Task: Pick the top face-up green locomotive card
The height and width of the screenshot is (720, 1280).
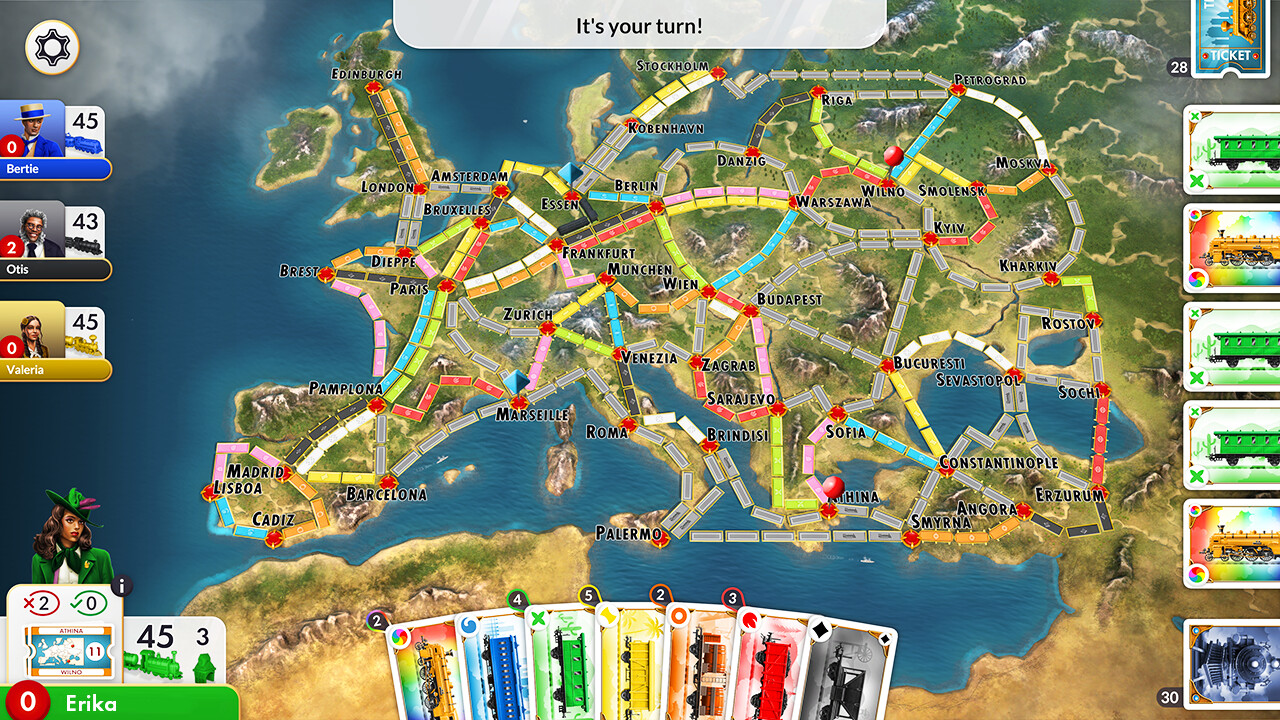Action: tap(1233, 150)
